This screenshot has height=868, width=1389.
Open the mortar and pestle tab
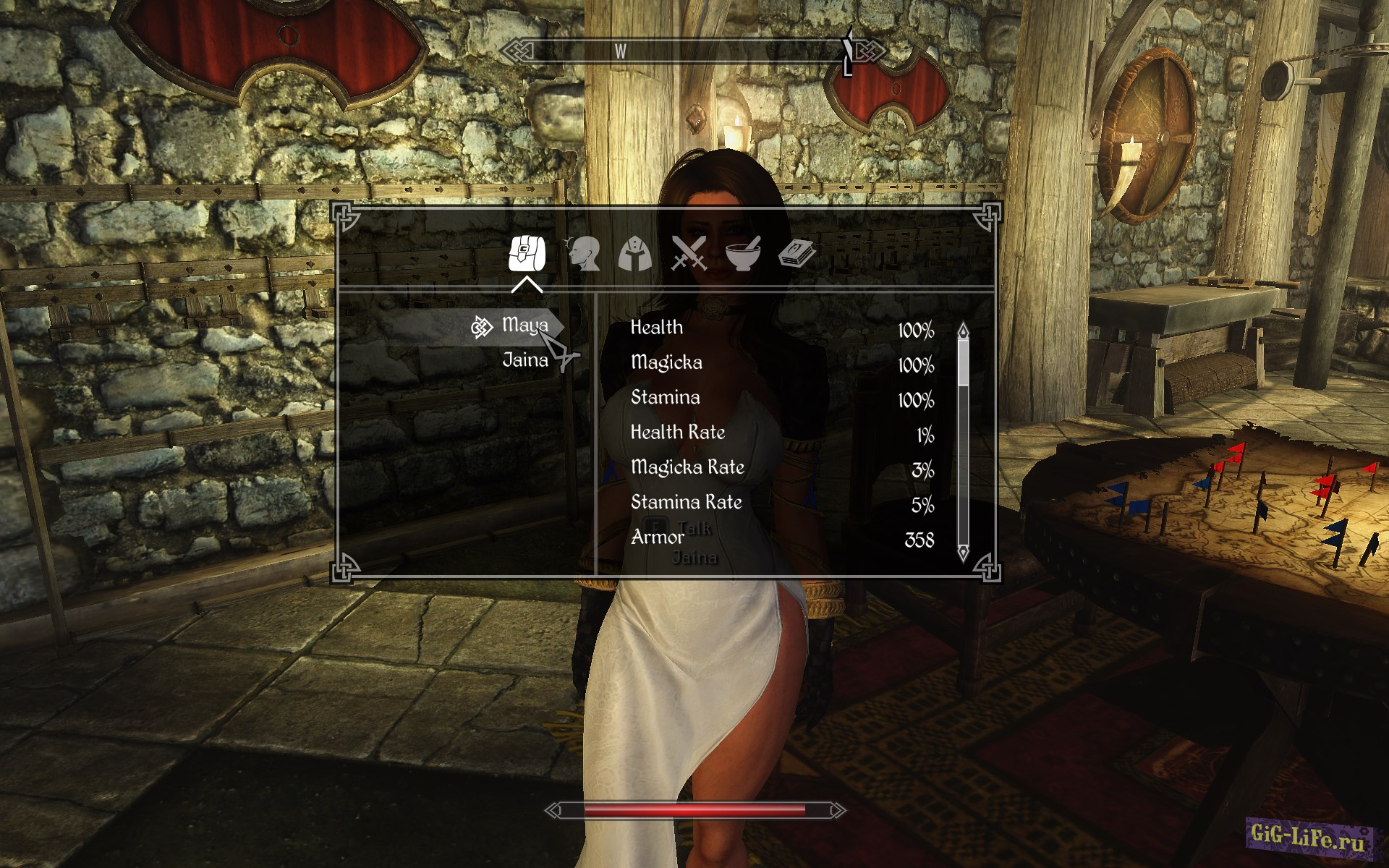(743, 254)
